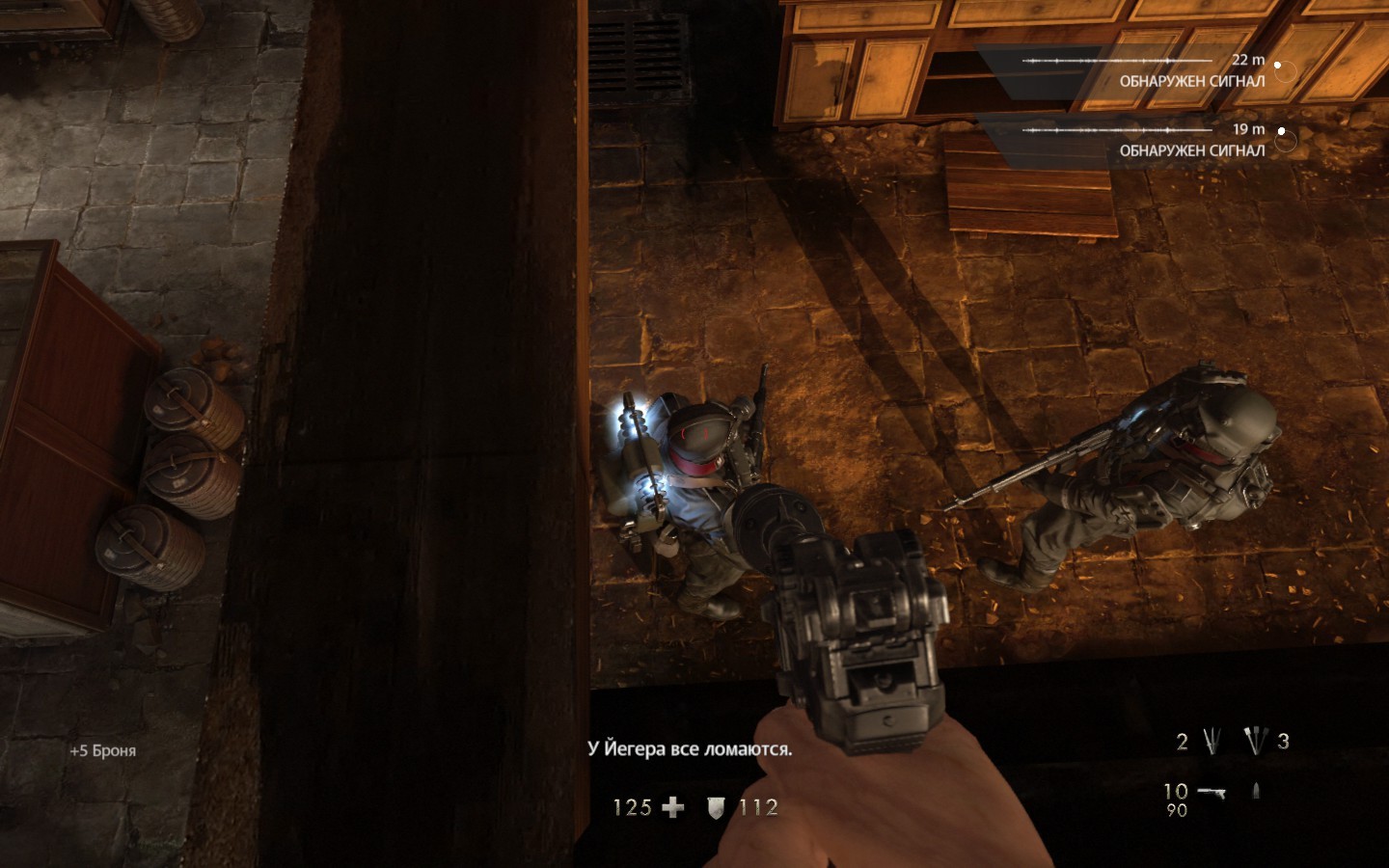Click the armor shield icon
Viewport: 1389px width, 868px height.
point(715,808)
